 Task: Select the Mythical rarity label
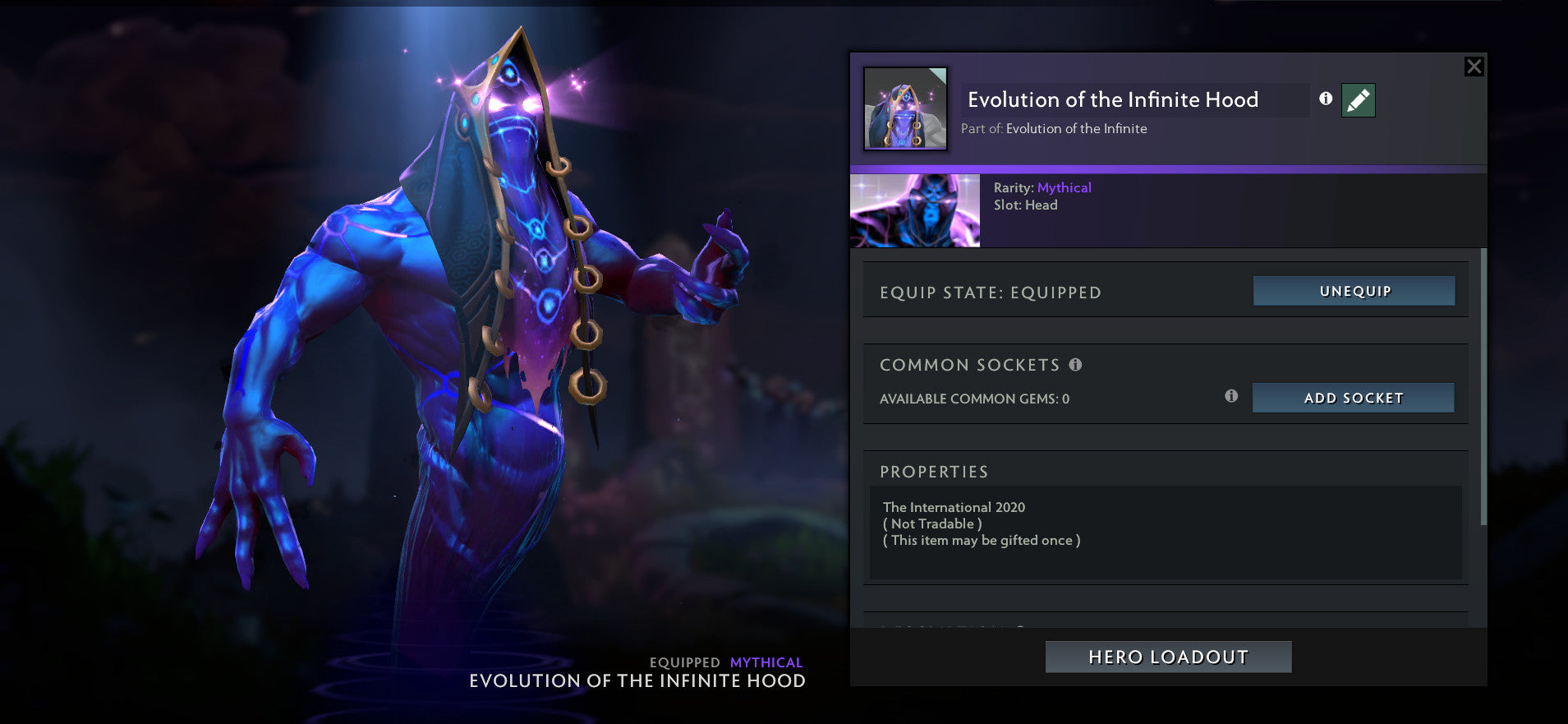(x=1065, y=187)
